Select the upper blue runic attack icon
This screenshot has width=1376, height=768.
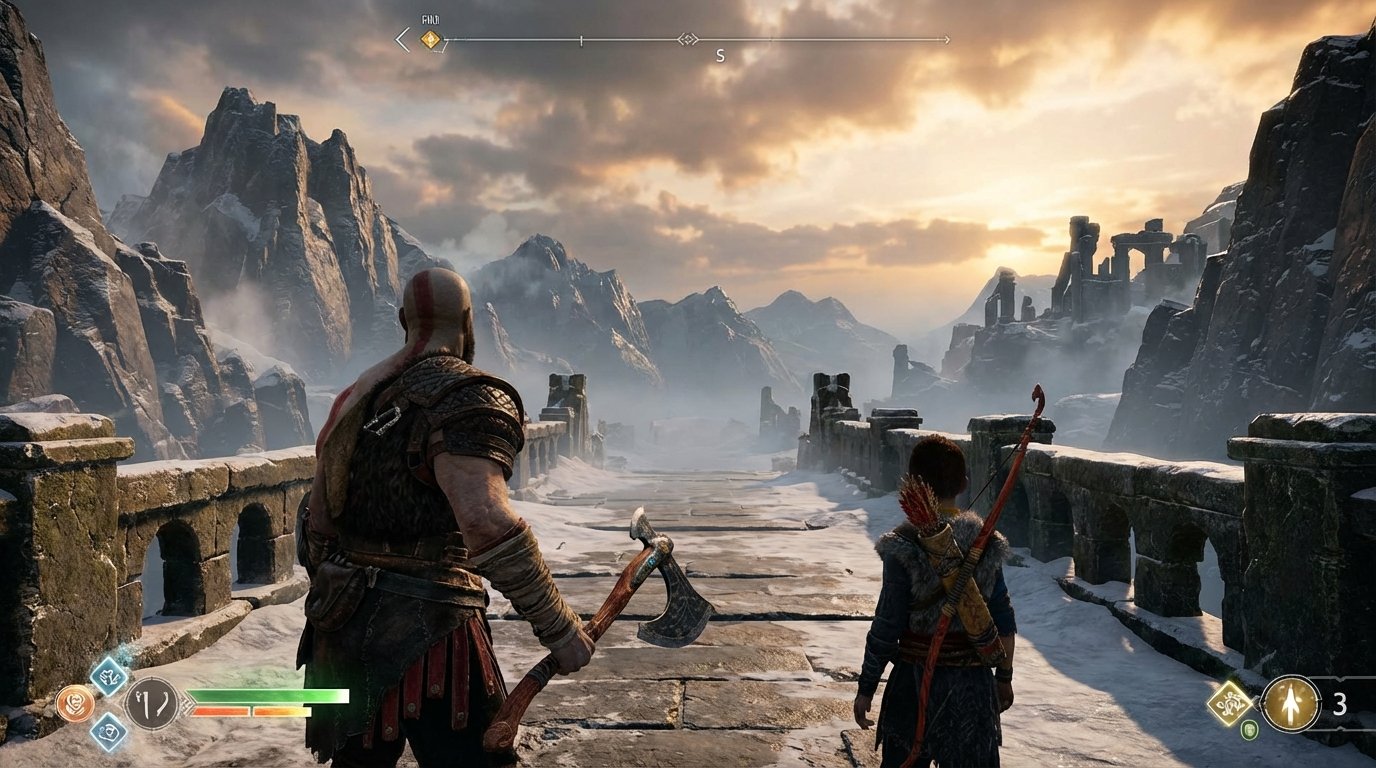pos(107,677)
